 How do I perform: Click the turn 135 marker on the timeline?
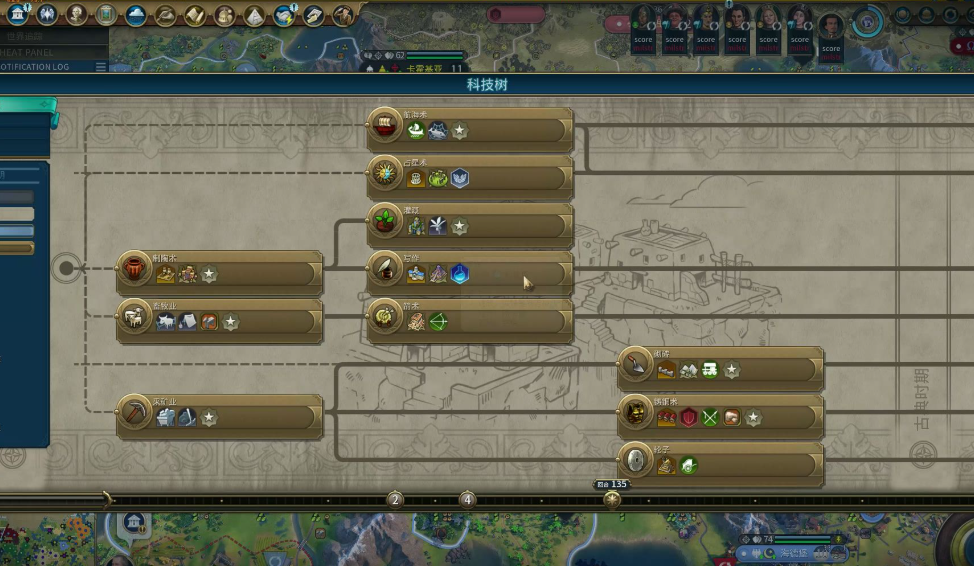(612, 497)
